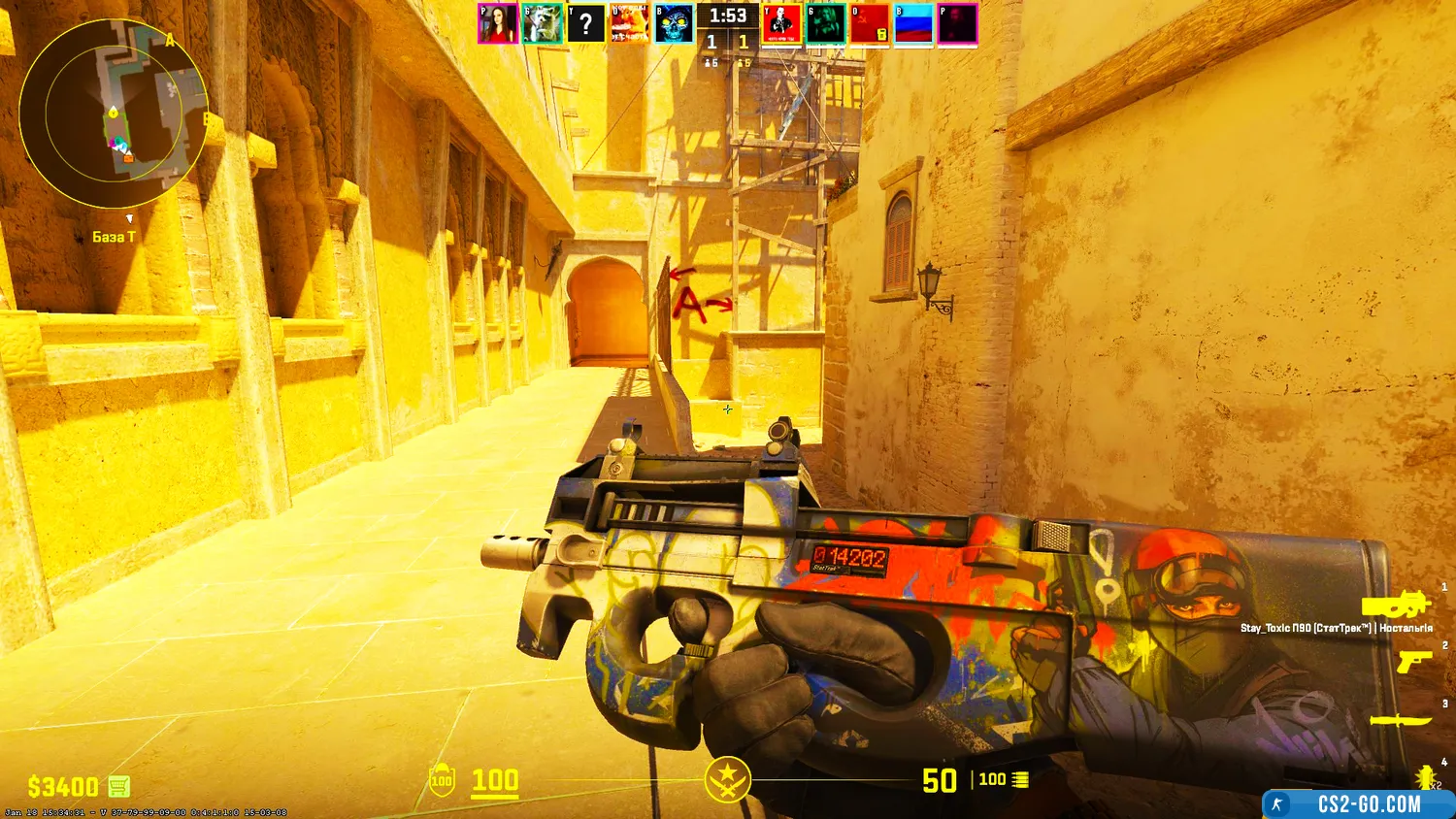Choose the blue skull player avatar

(x=674, y=24)
